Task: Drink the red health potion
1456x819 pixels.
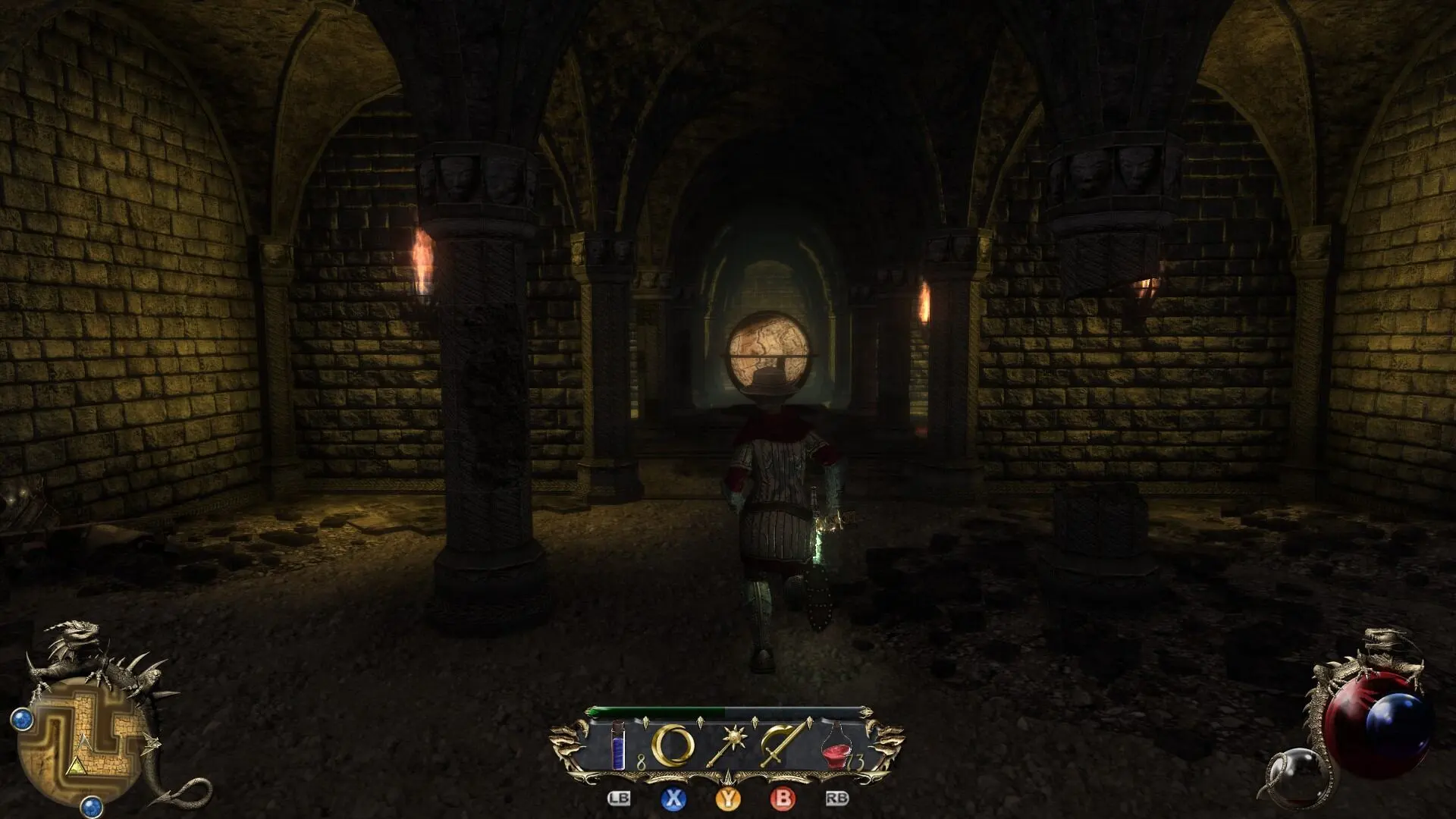Action: click(837, 746)
